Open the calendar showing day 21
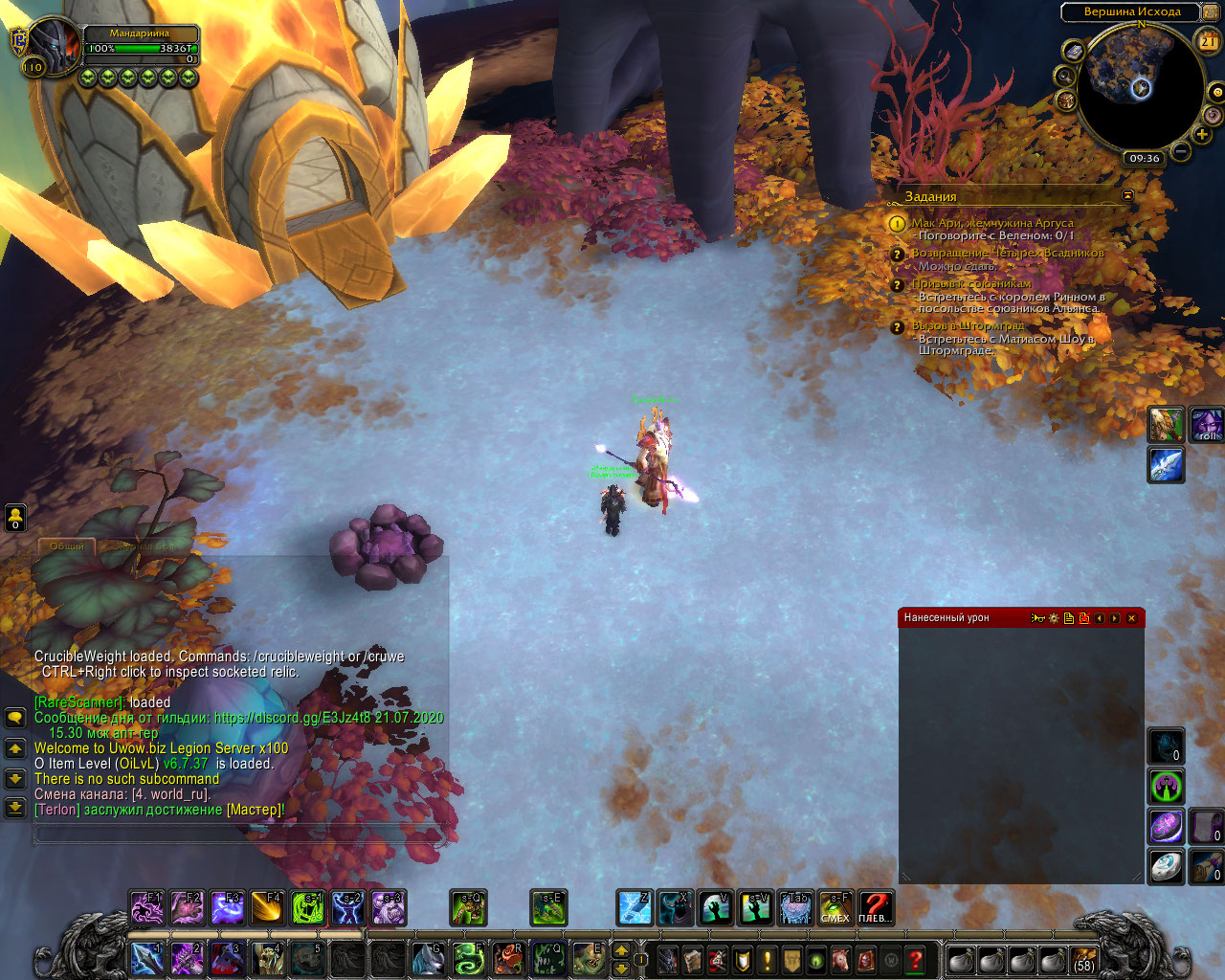The image size is (1225, 980). 1208,41
